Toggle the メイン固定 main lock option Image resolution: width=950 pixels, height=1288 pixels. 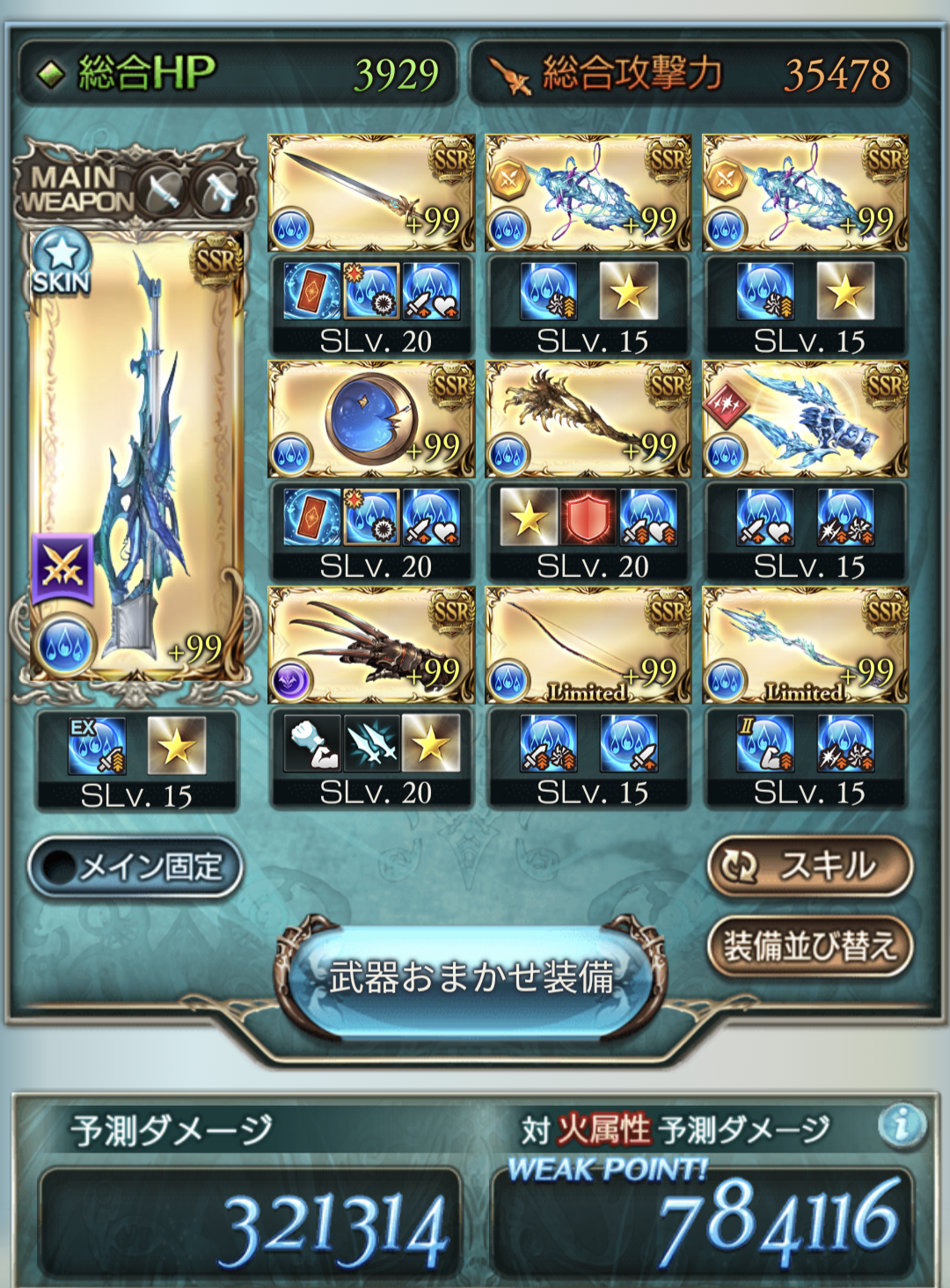pos(135,867)
